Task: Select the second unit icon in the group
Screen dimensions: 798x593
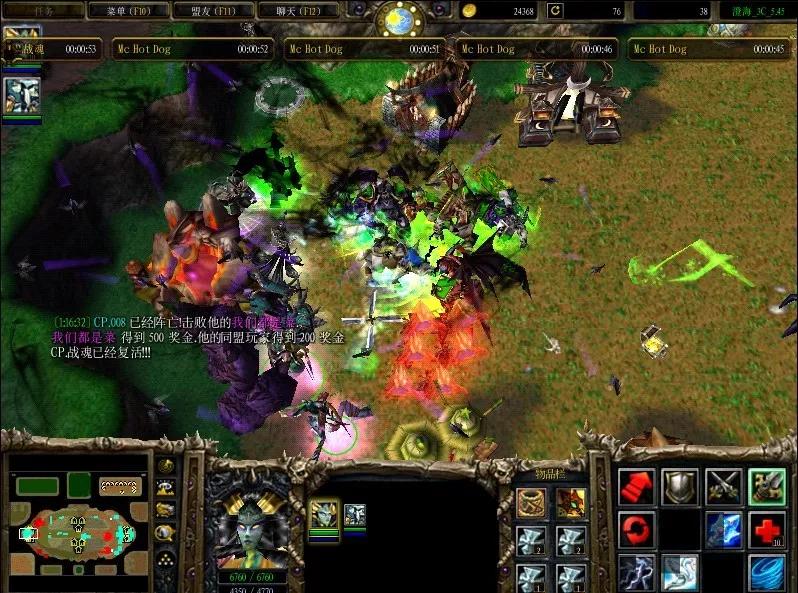Action: click(x=354, y=515)
